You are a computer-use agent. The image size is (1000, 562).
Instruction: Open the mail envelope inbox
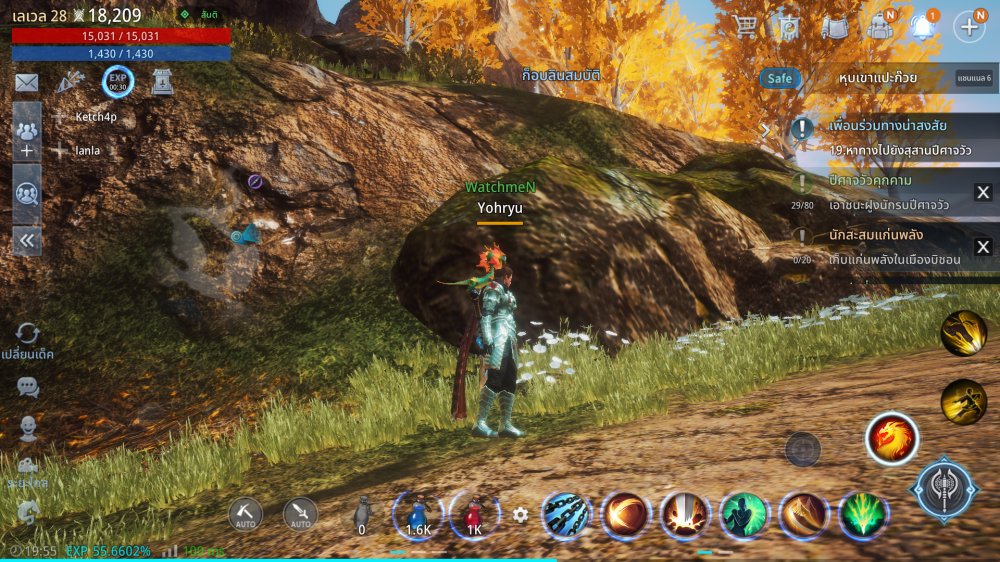27,83
